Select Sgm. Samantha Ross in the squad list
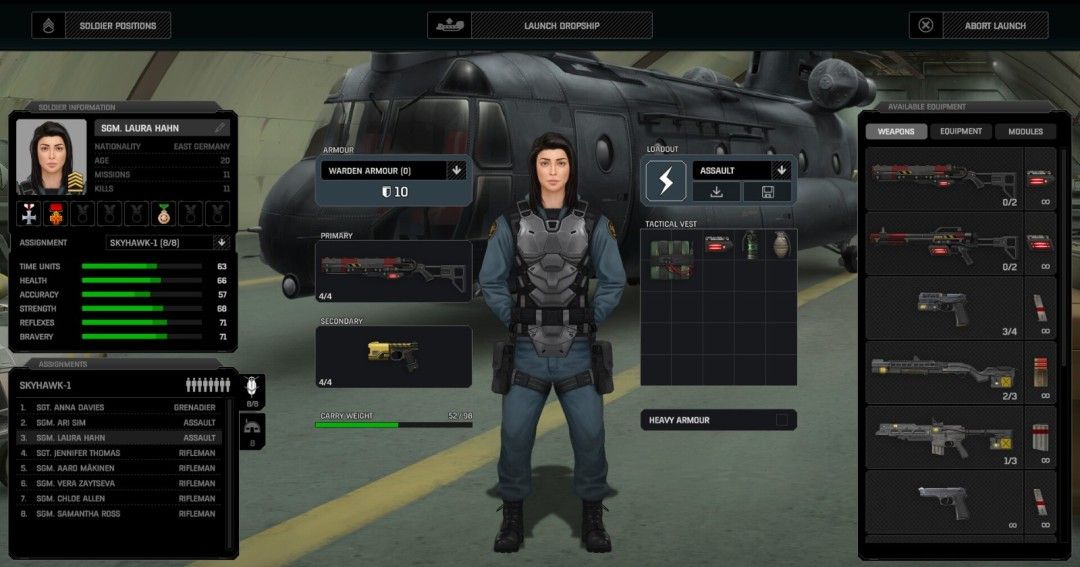Image resolution: width=1080 pixels, height=567 pixels. pyautogui.click(x=120, y=514)
